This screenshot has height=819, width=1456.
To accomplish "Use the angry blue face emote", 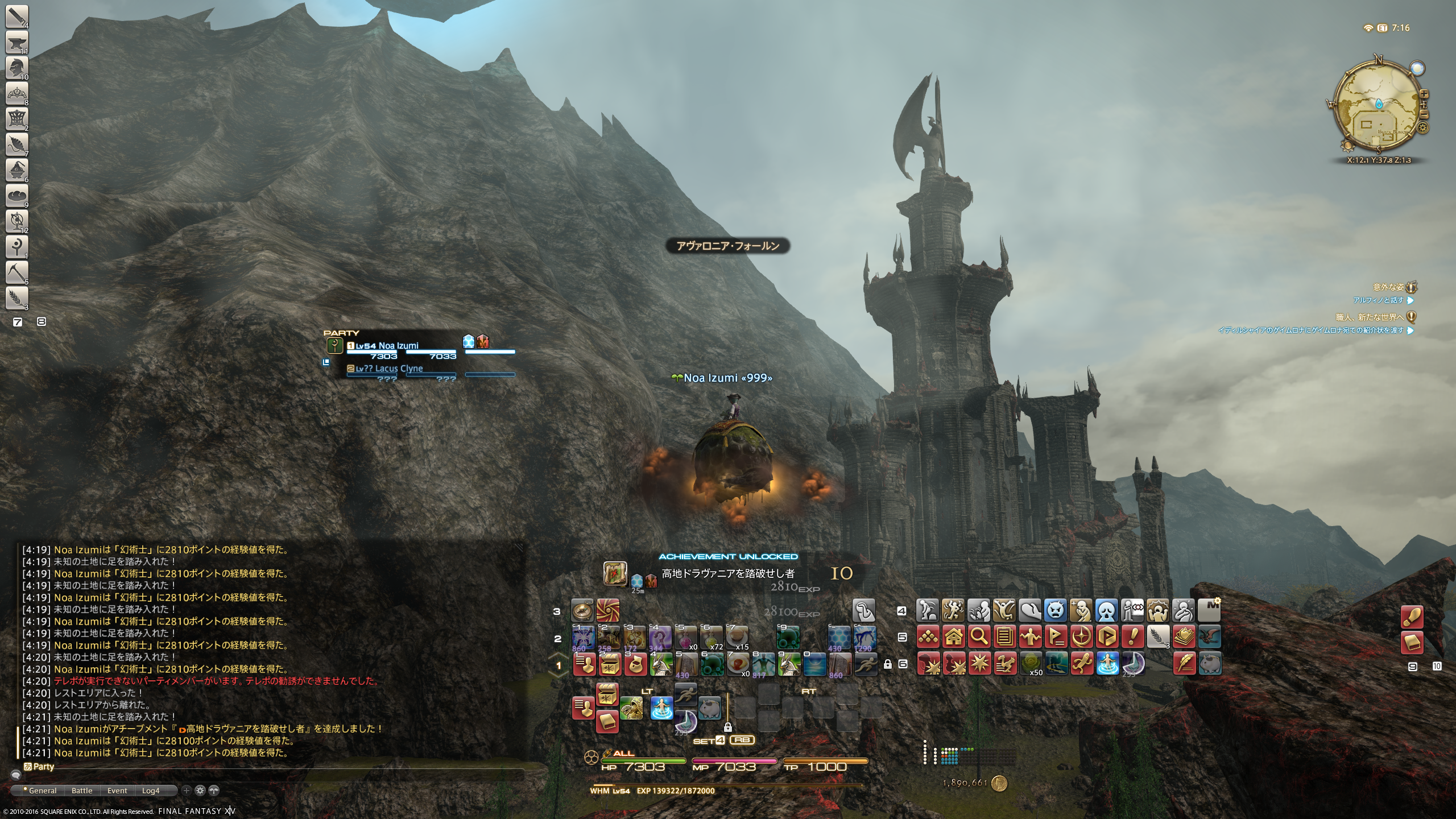I will pyautogui.click(x=1055, y=611).
